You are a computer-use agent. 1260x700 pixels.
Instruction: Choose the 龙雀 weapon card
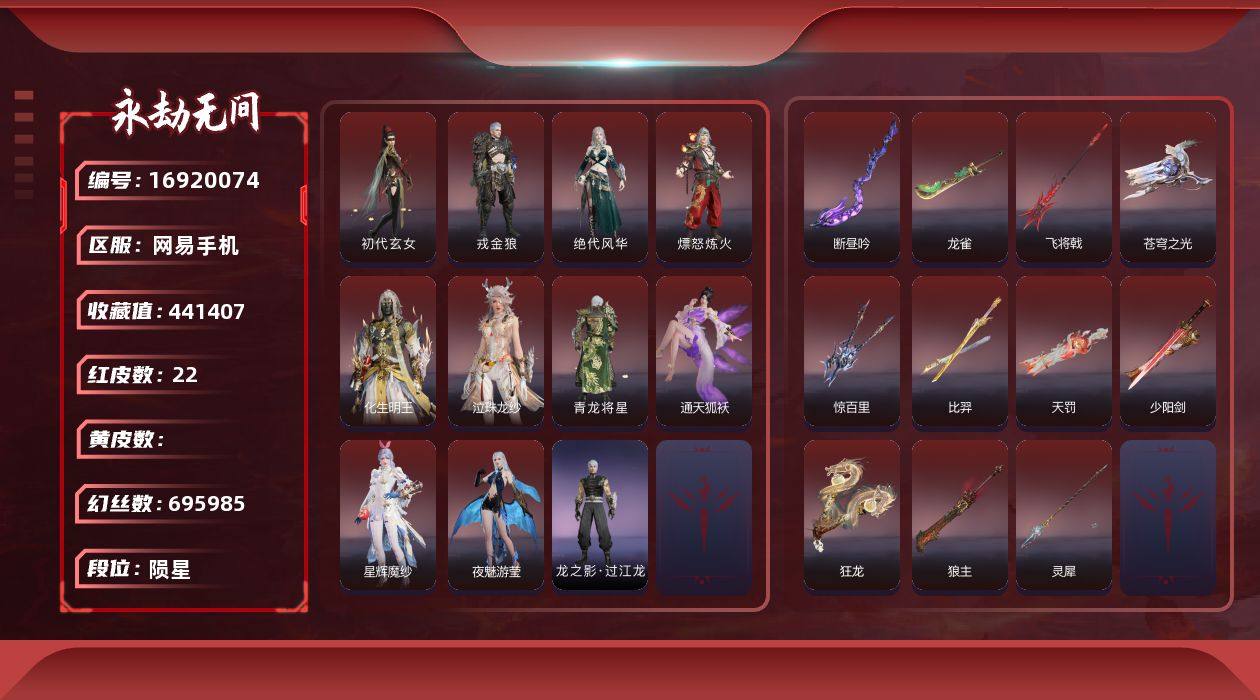960,187
